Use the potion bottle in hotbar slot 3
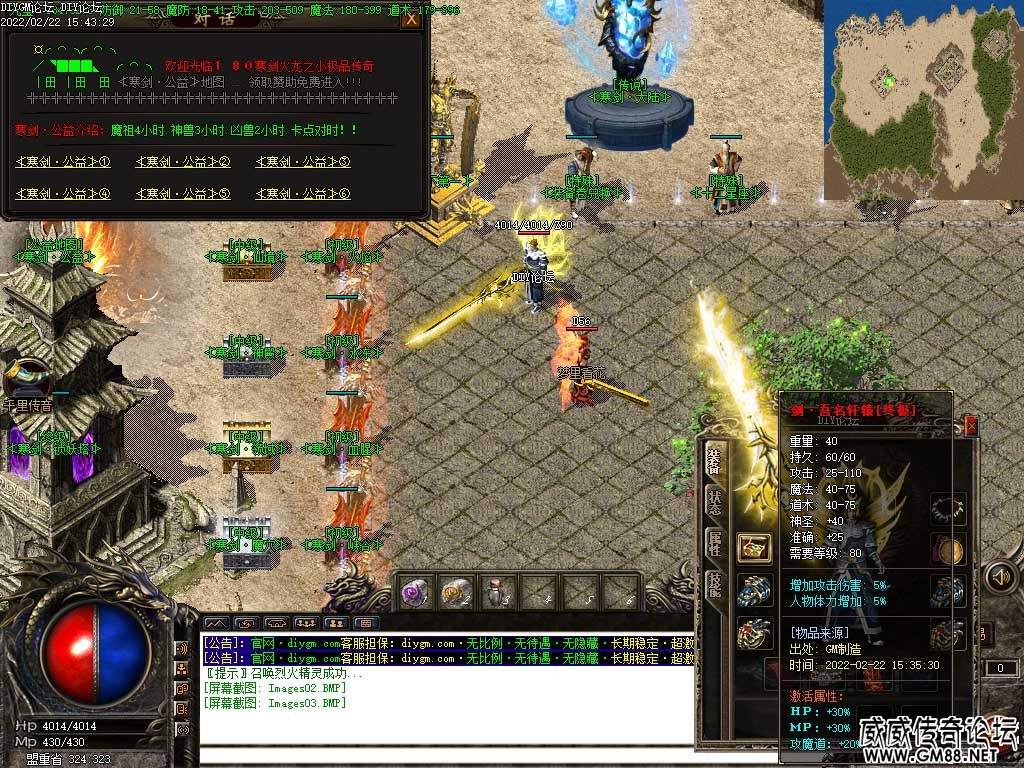The height and width of the screenshot is (768, 1024). pyautogui.click(x=498, y=593)
